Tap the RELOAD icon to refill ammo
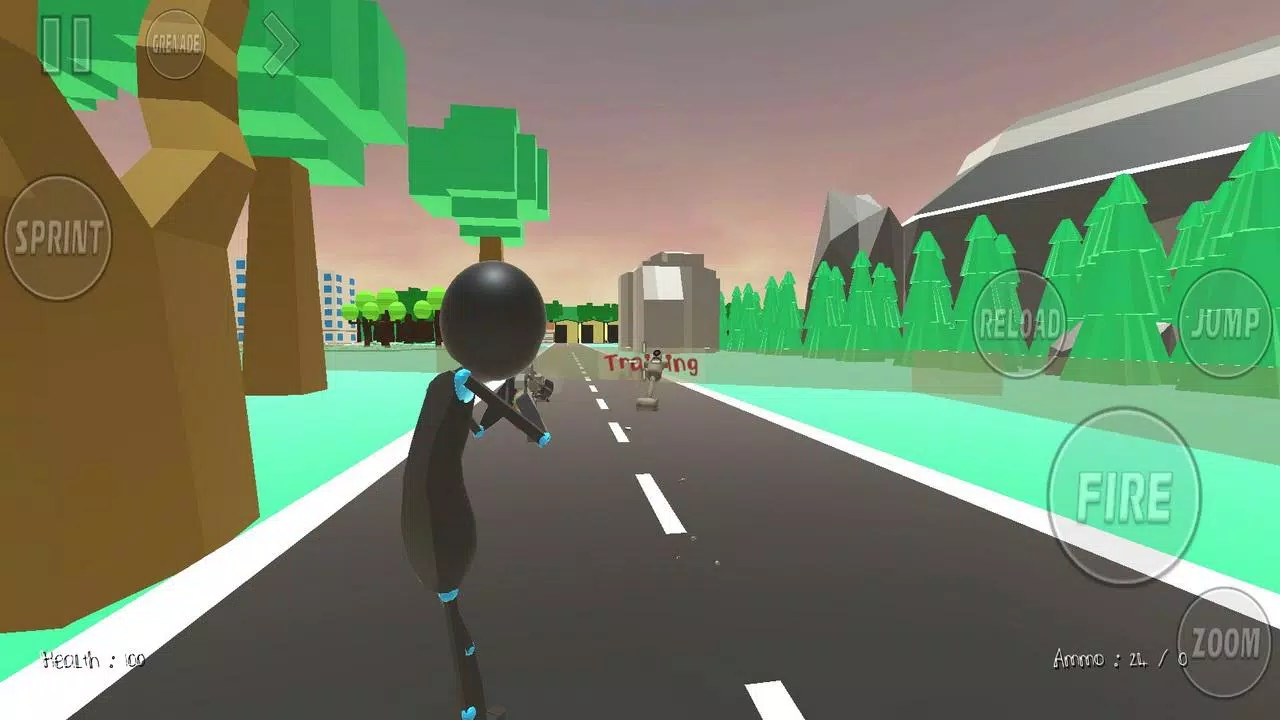1280x720 pixels. coord(1022,322)
